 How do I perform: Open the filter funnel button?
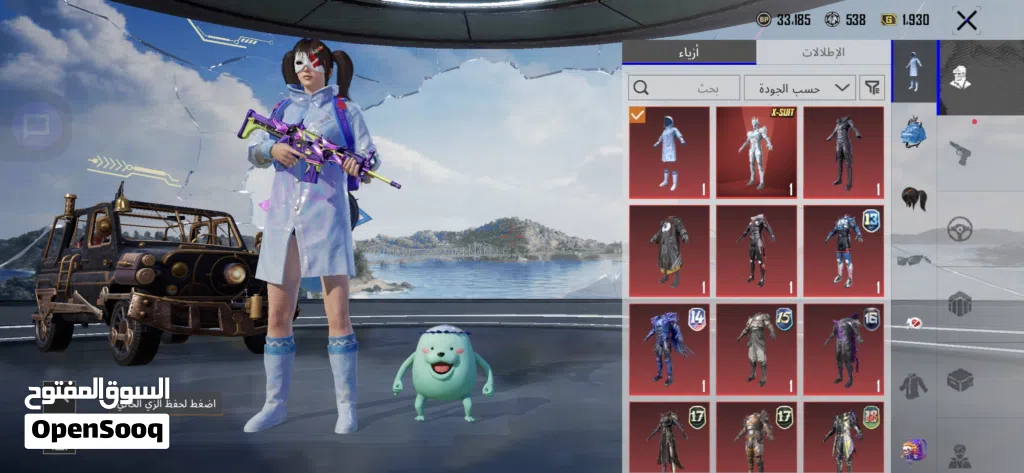pos(872,88)
